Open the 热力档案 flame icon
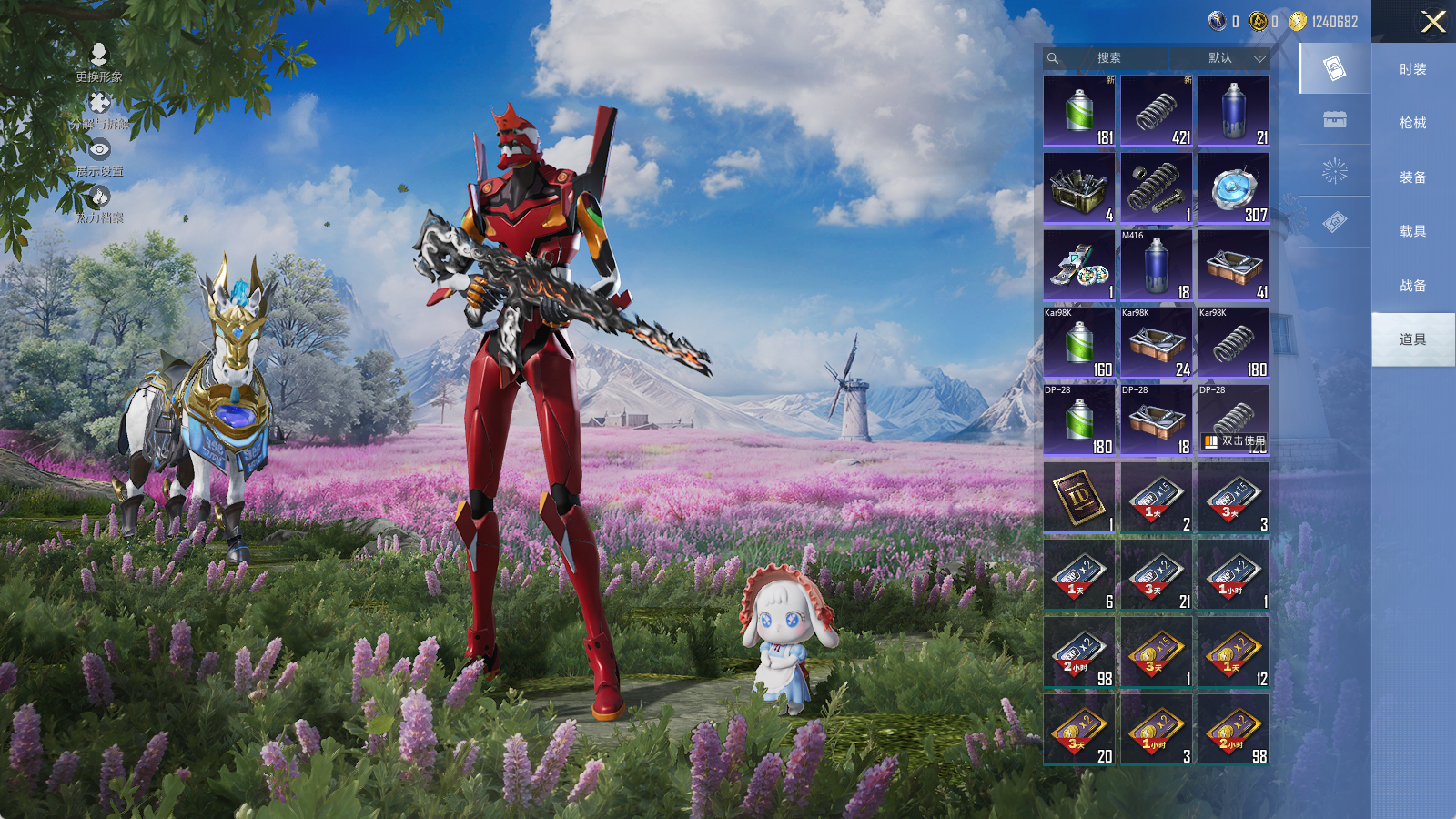 coord(99,203)
